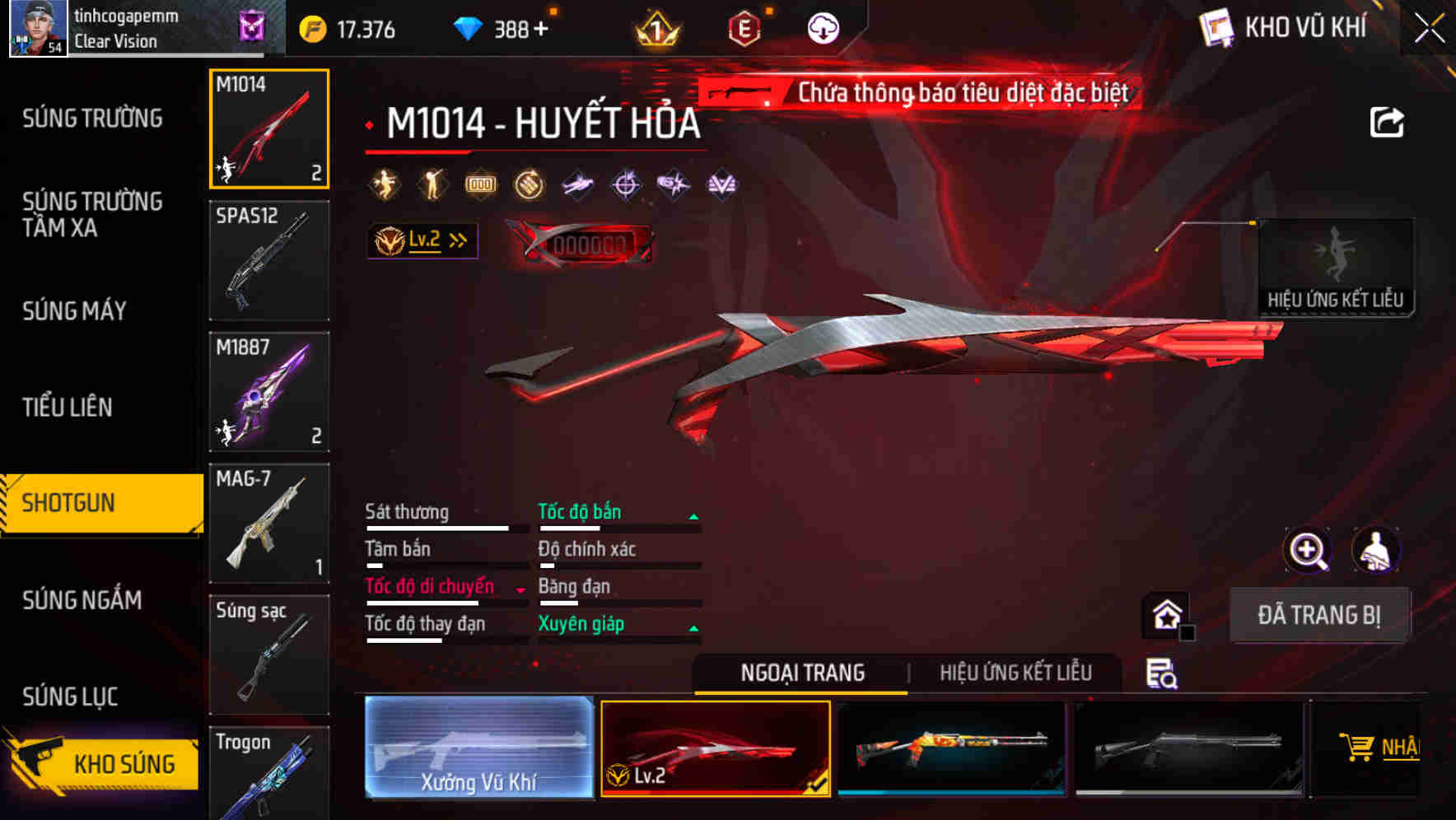Image resolution: width=1456 pixels, height=820 pixels.
Task: Click the magnifier zoom icon near the weapon
Action: click(1307, 551)
